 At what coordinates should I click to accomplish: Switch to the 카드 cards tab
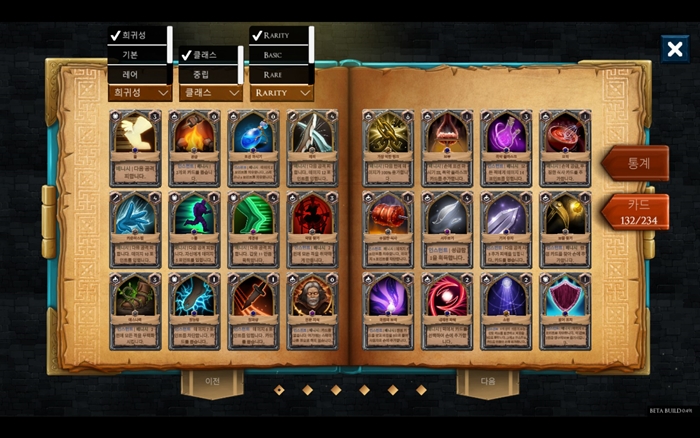pyautogui.click(x=636, y=212)
